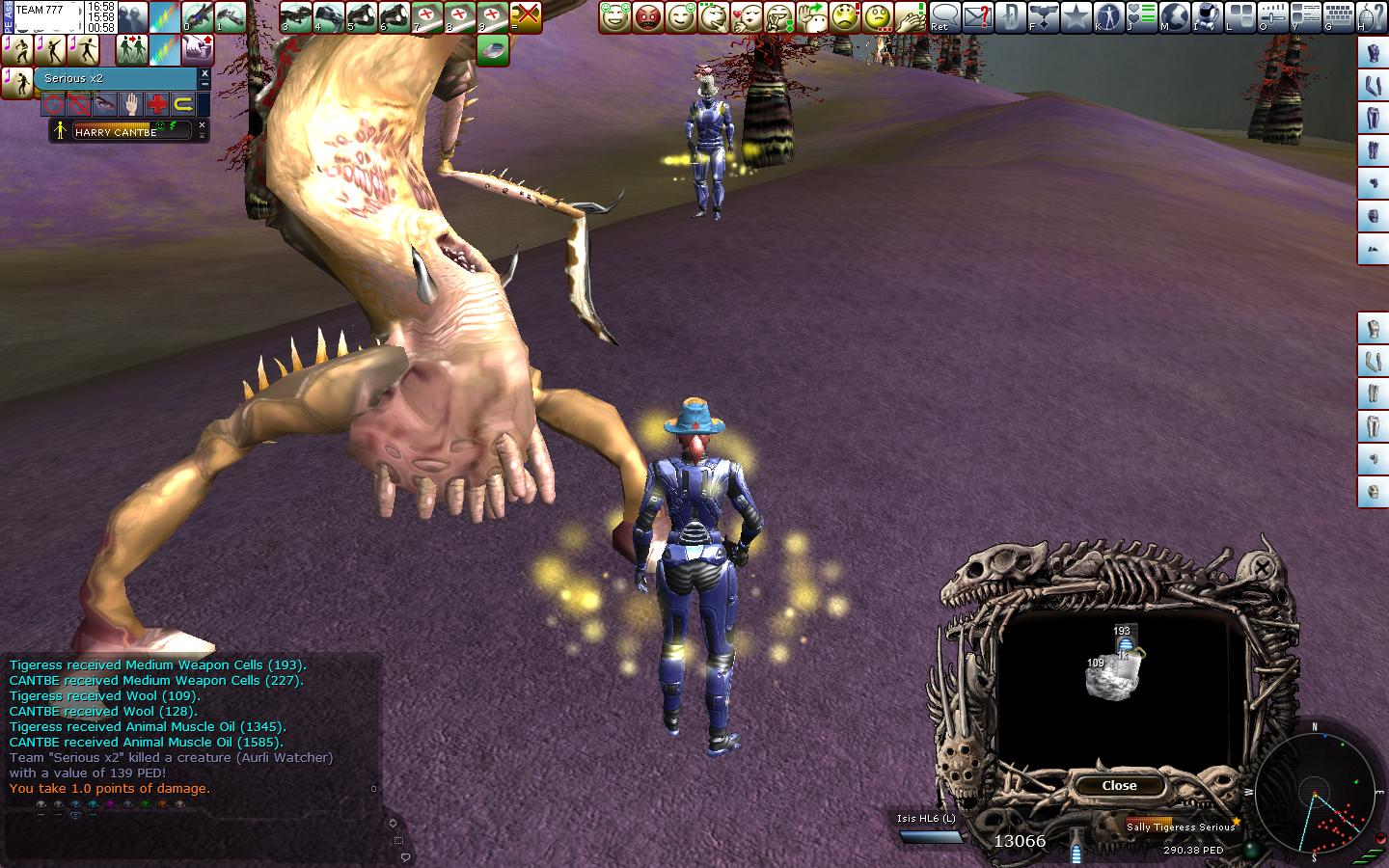Open the mouse help icon (H)
Image resolution: width=1389 pixels, height=868 pixels.
click(1373, 16)
